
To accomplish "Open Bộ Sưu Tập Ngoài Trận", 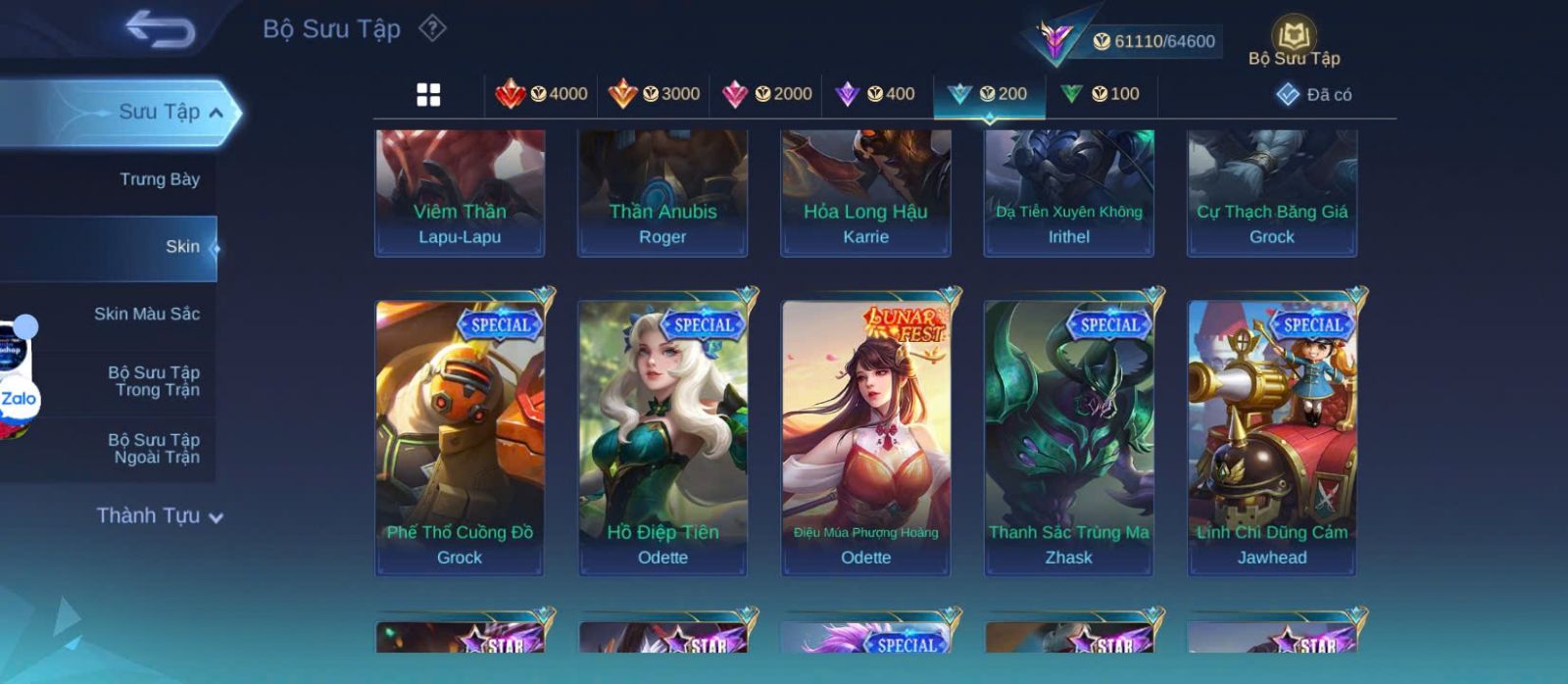I will tap(153, 449).
